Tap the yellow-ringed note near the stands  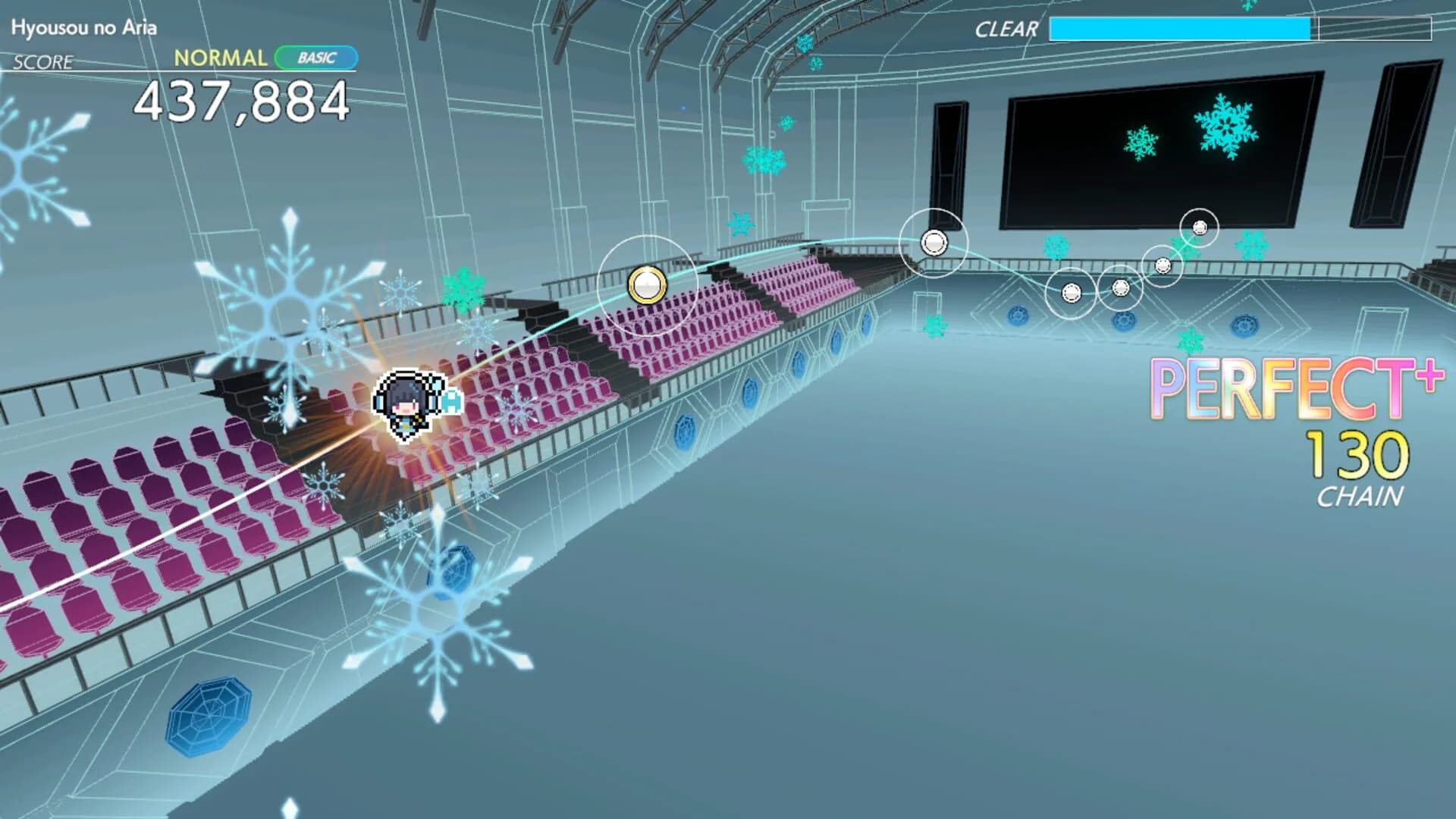[647, 287]
